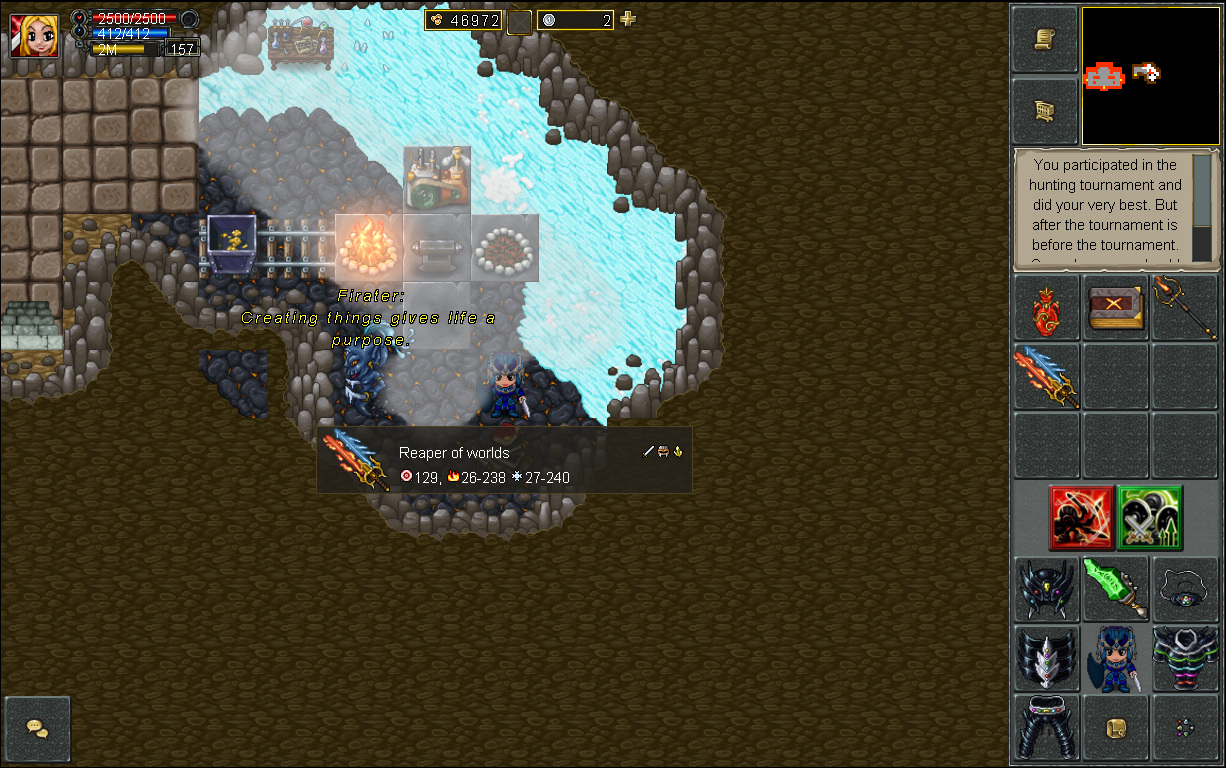Screen dimensions: 1226x768
Task: Click the plus button to add coins
Action: [628, 19]
